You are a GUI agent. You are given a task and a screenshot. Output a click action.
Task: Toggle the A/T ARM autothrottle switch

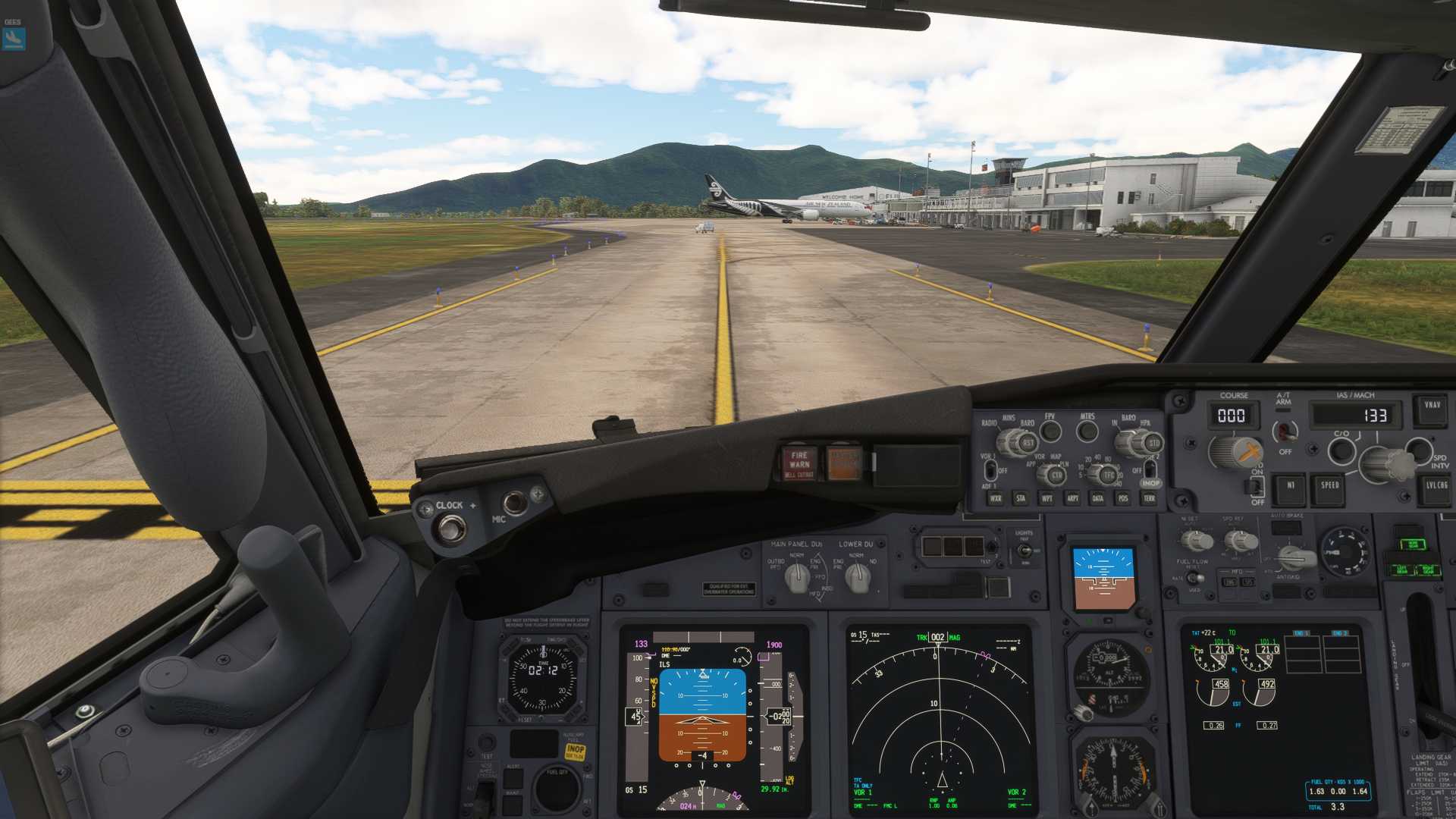(x=1284, y=431)
